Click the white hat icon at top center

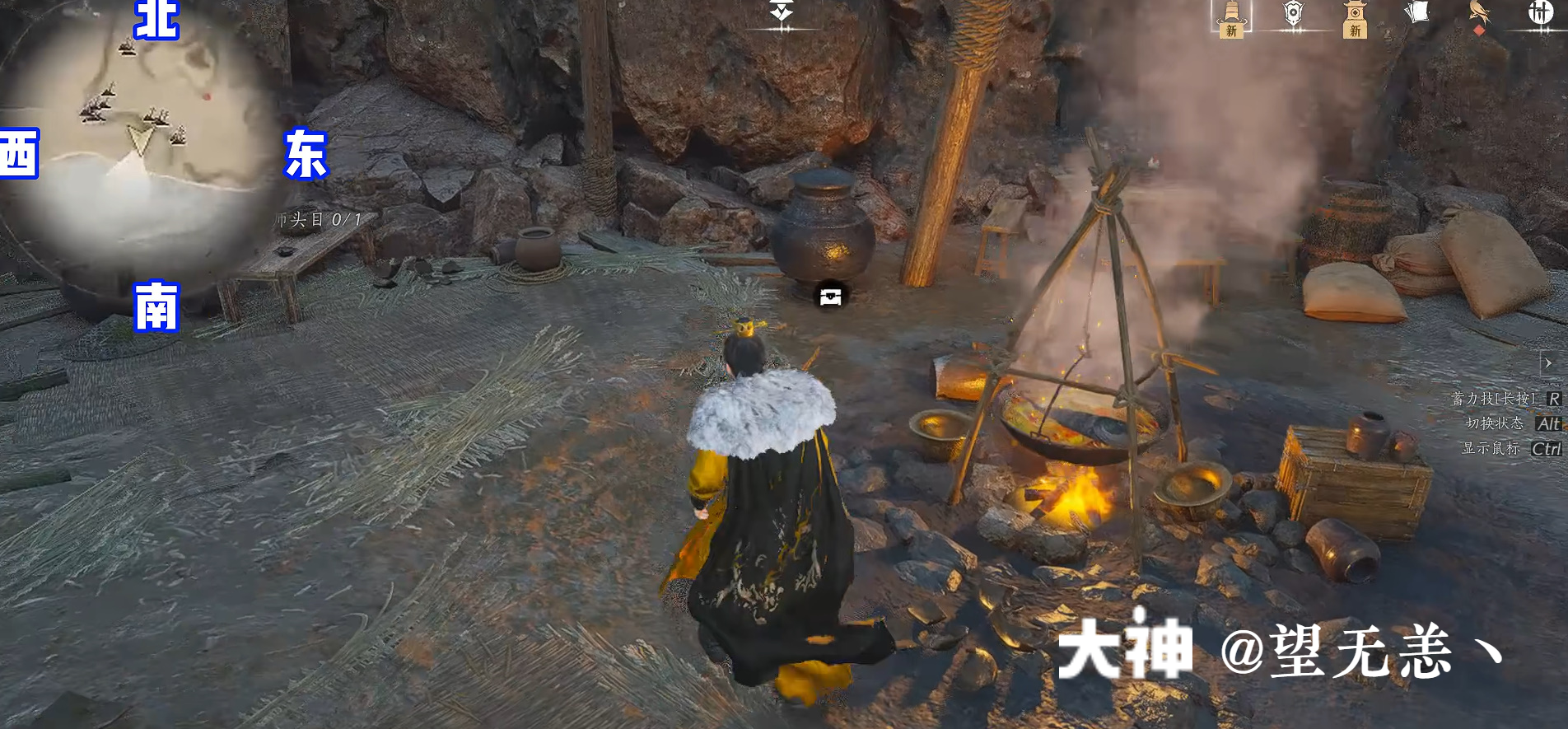780,11
